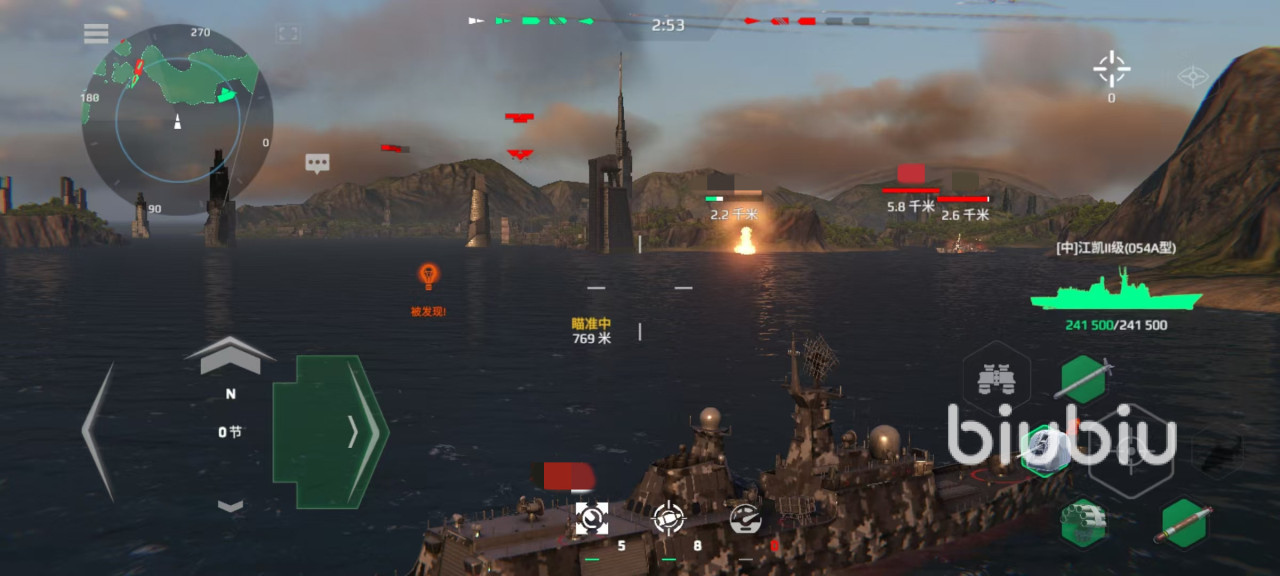Tap the target lock reticle icon
The width and height of the screenshot is (1280, 576).
(1111, 70)
